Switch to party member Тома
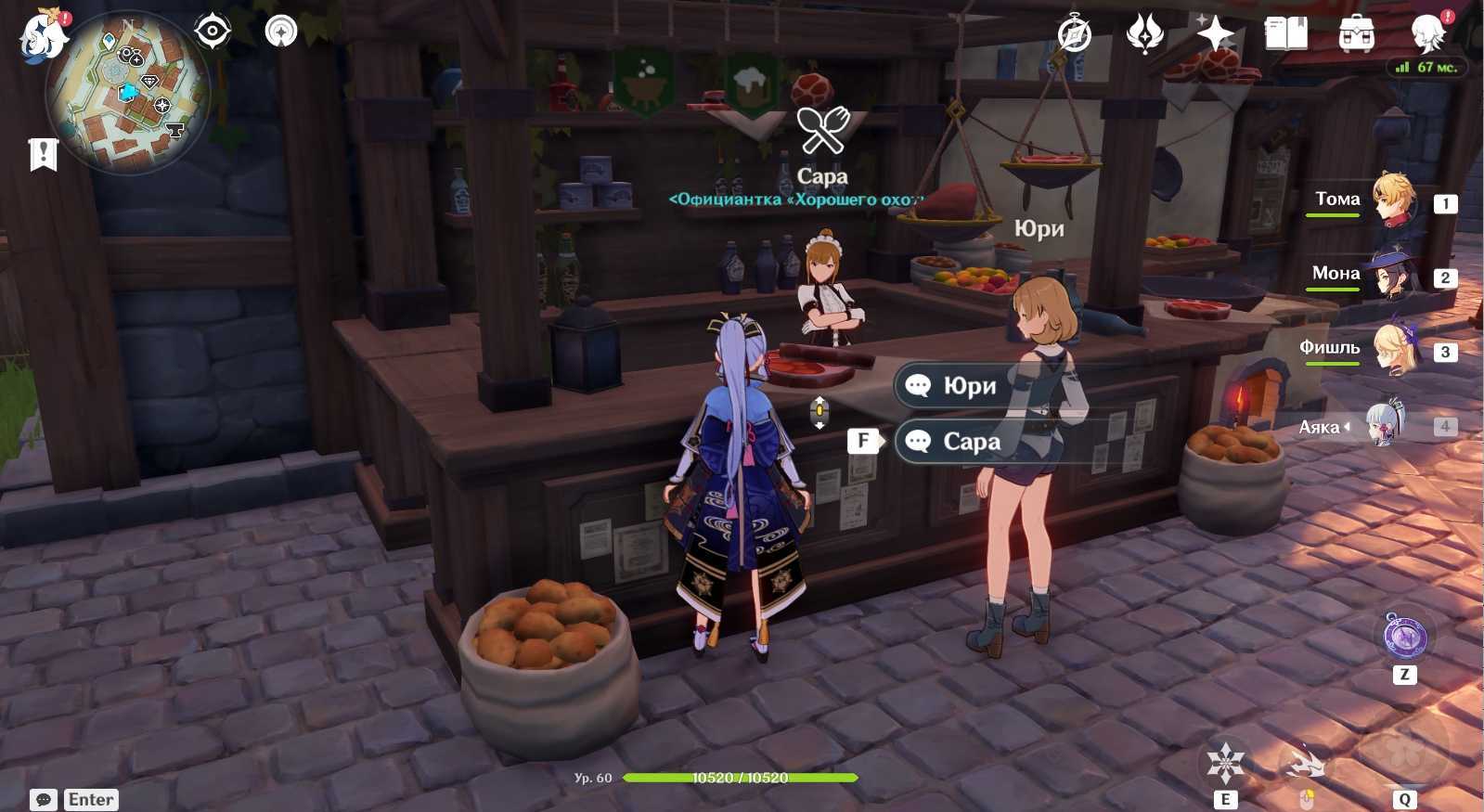Image resolution: width=1484 pixels, height=812 pixels. 1390,200
